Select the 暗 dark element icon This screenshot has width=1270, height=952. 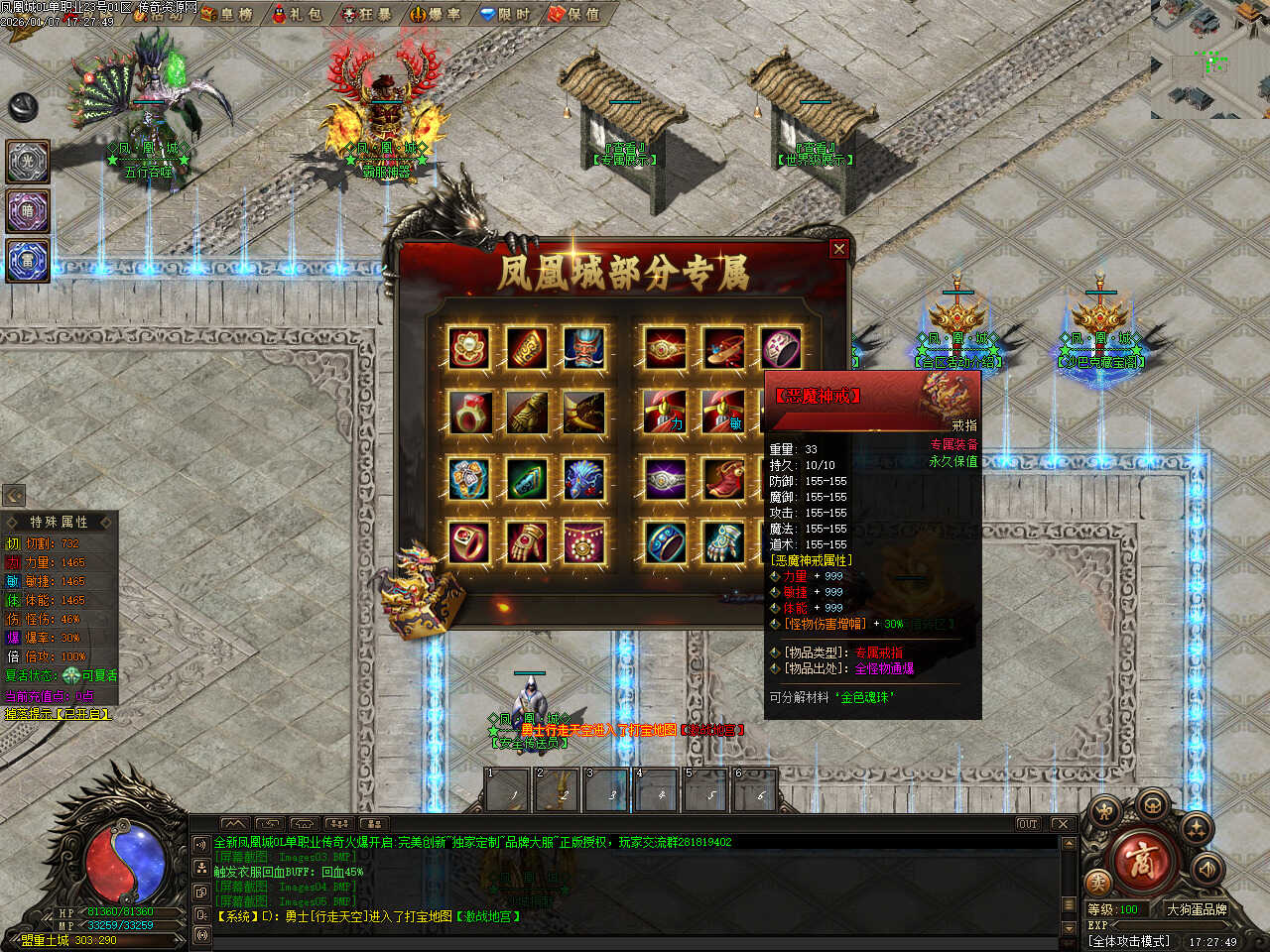pos(28,211)
